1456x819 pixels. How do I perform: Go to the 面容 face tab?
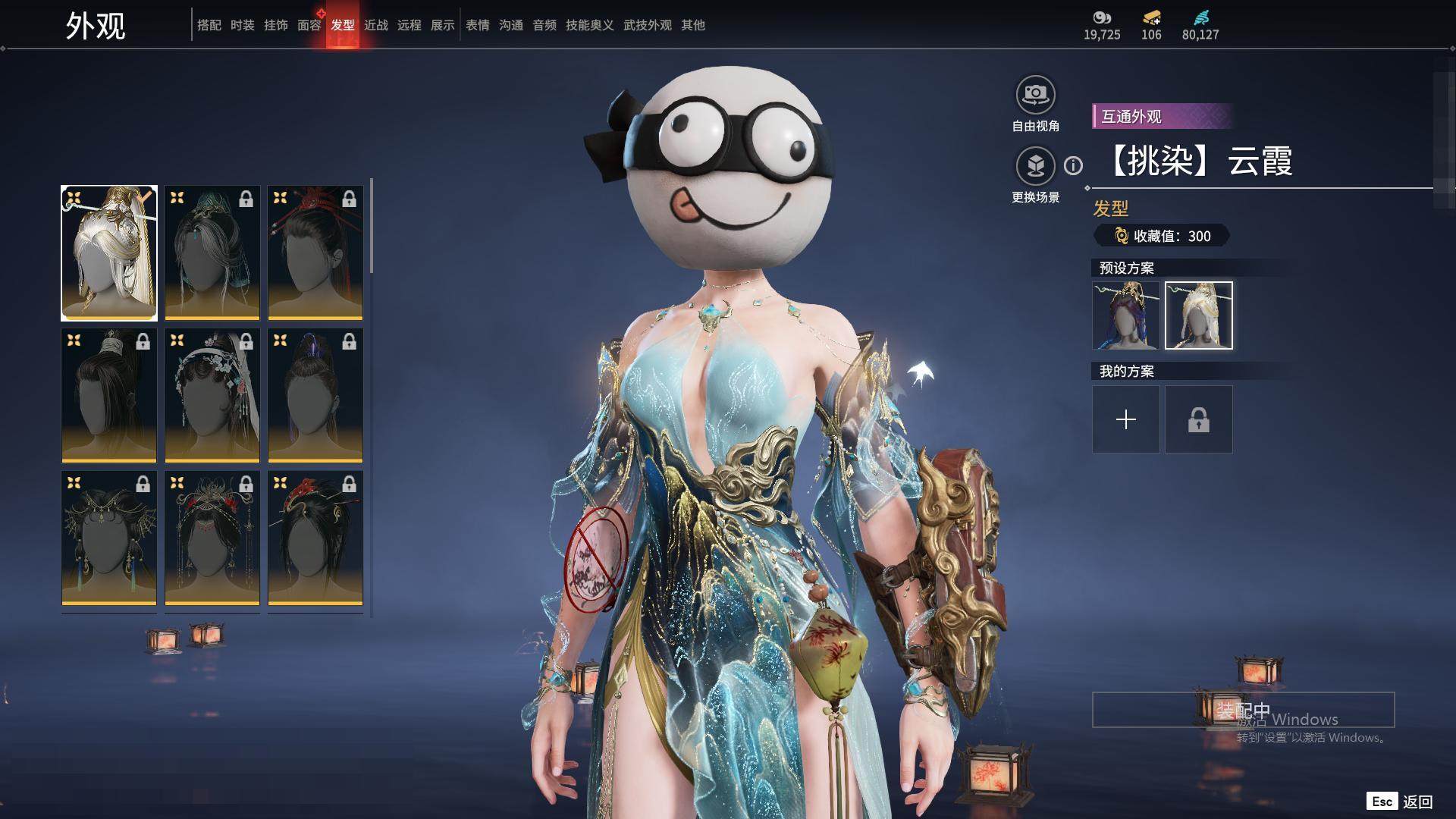pos(309,25)
